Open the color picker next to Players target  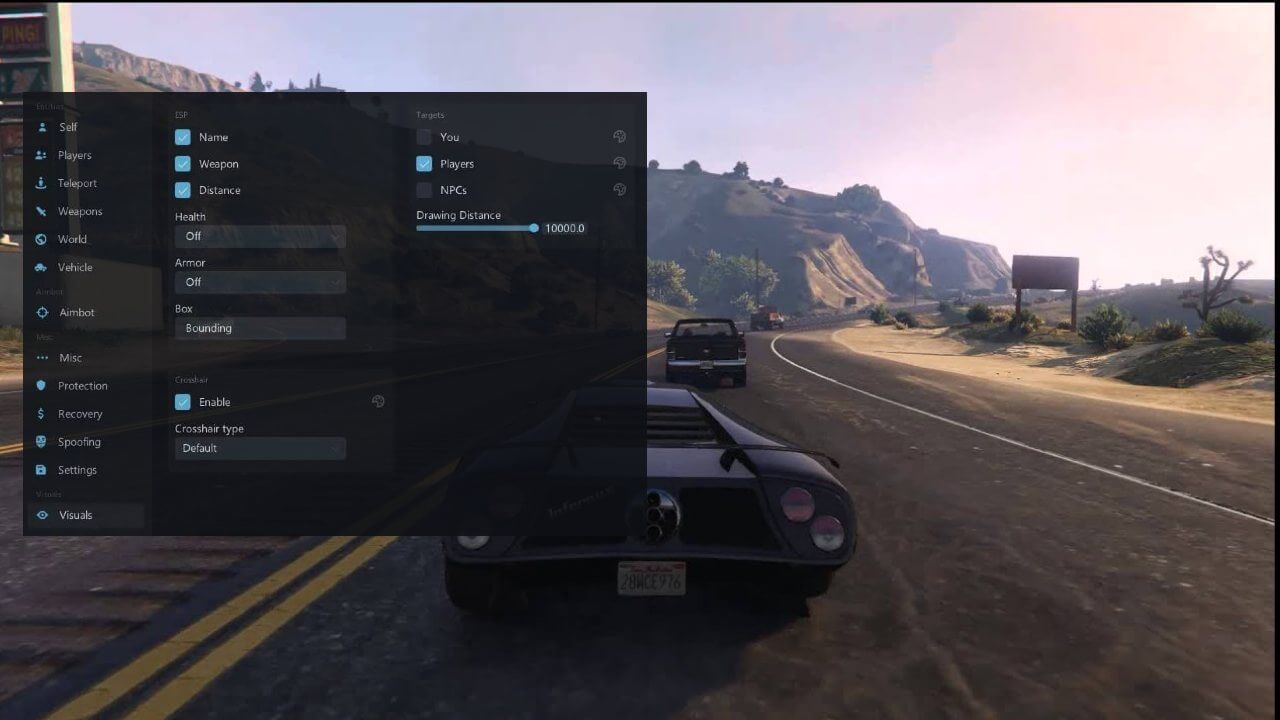619,163
